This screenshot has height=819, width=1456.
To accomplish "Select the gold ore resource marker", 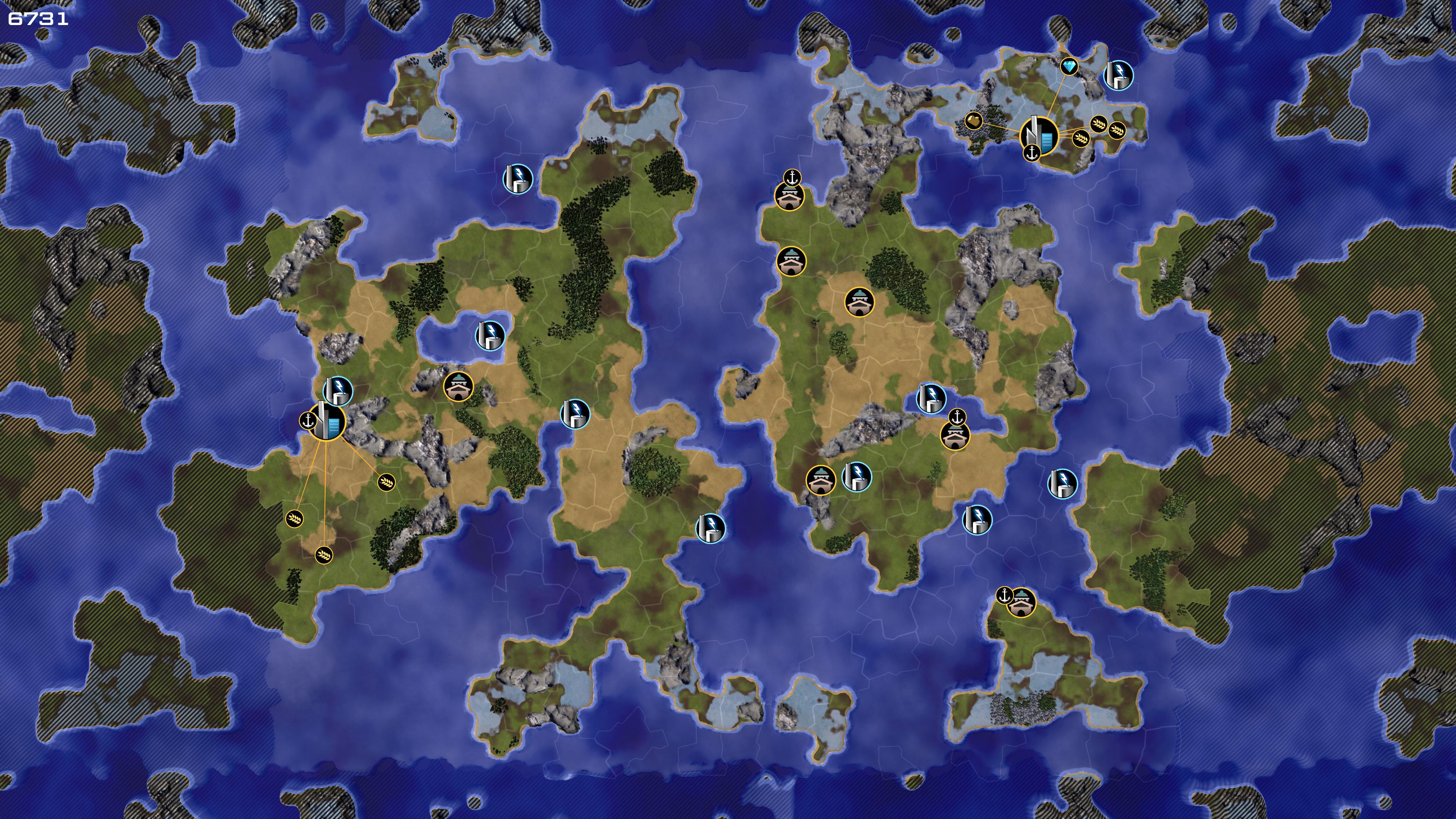I will click(973, 121).
